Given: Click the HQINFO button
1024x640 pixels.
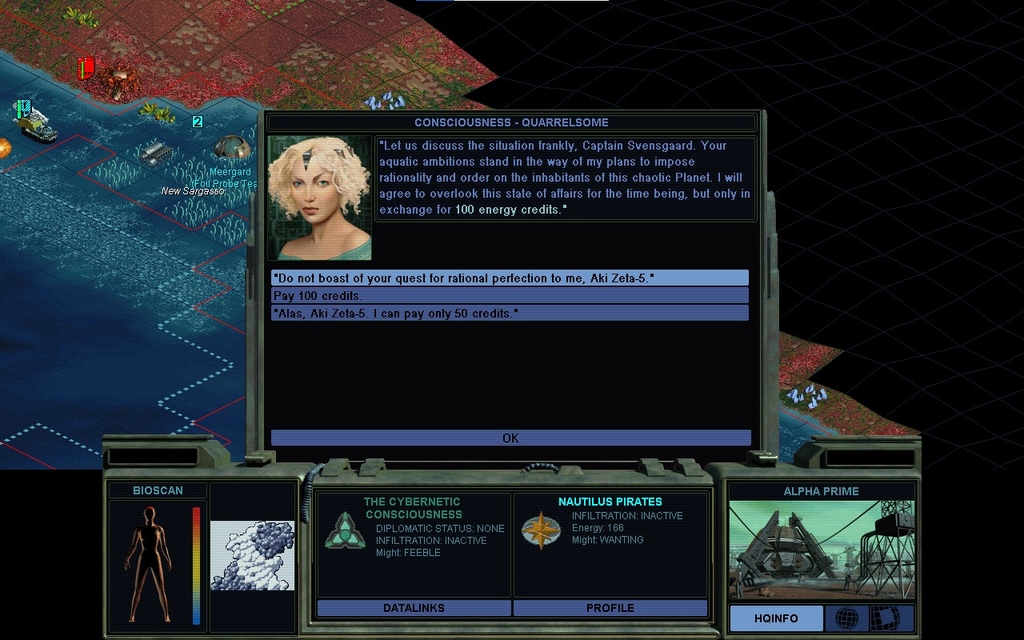Looking at the screenshot, I should click(x=776, y=618).
